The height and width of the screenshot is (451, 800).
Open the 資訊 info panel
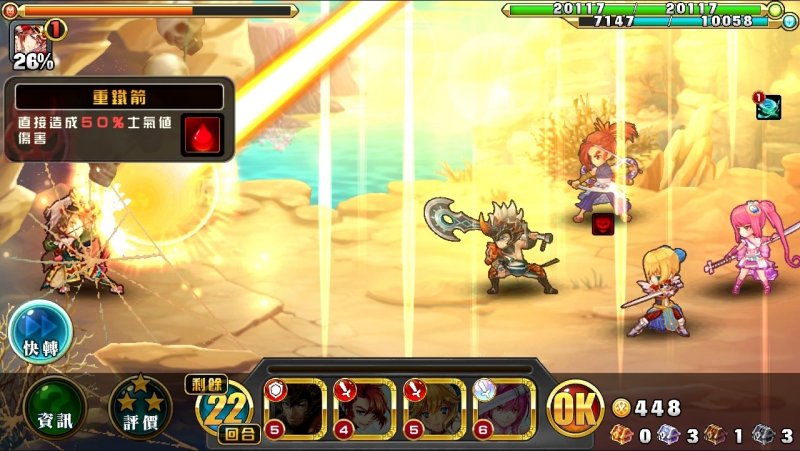pos(56,408)
